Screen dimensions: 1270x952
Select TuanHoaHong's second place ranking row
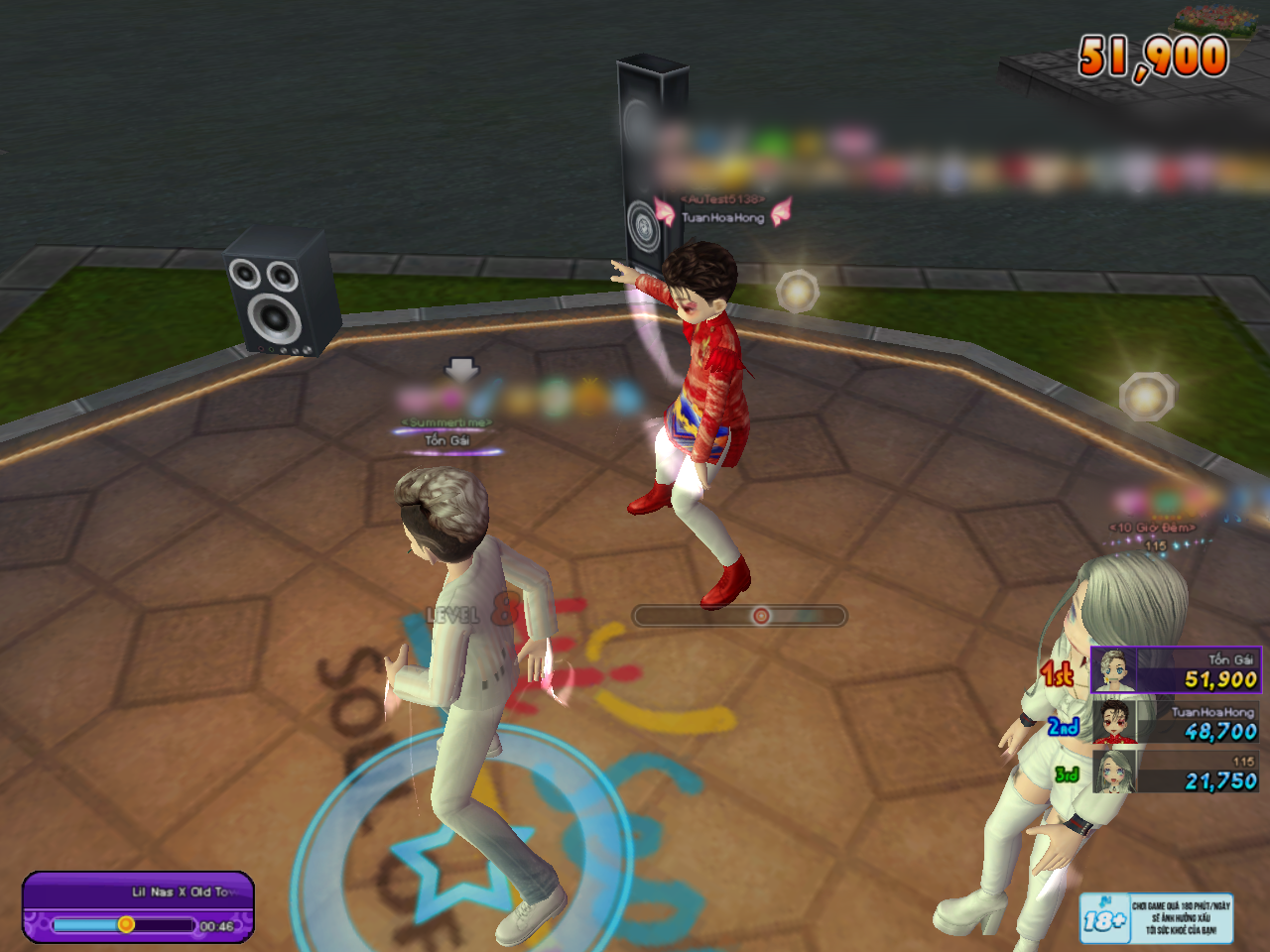[1175, 721]
